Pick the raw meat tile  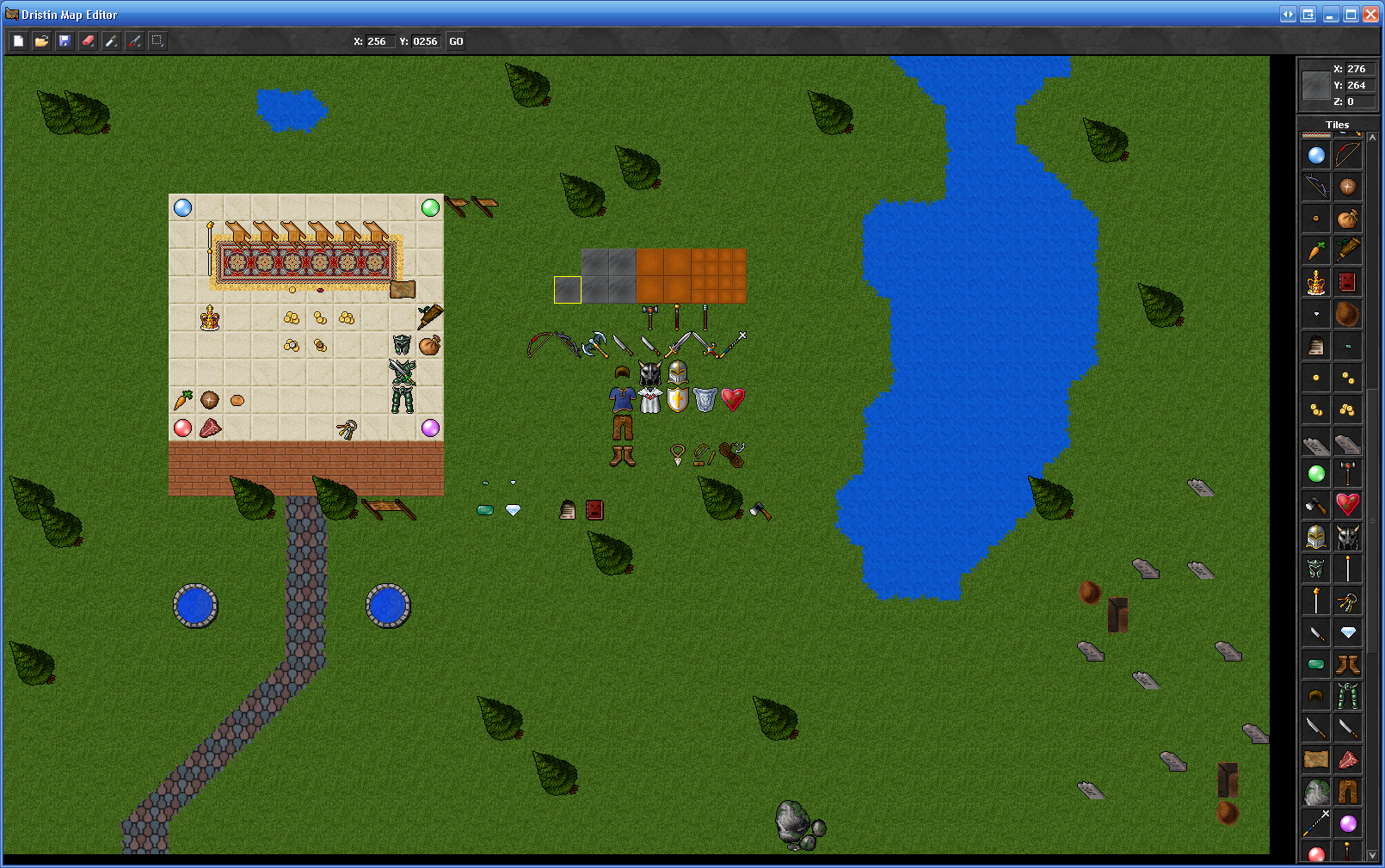pyautogui.click(x=1347, y=760)
